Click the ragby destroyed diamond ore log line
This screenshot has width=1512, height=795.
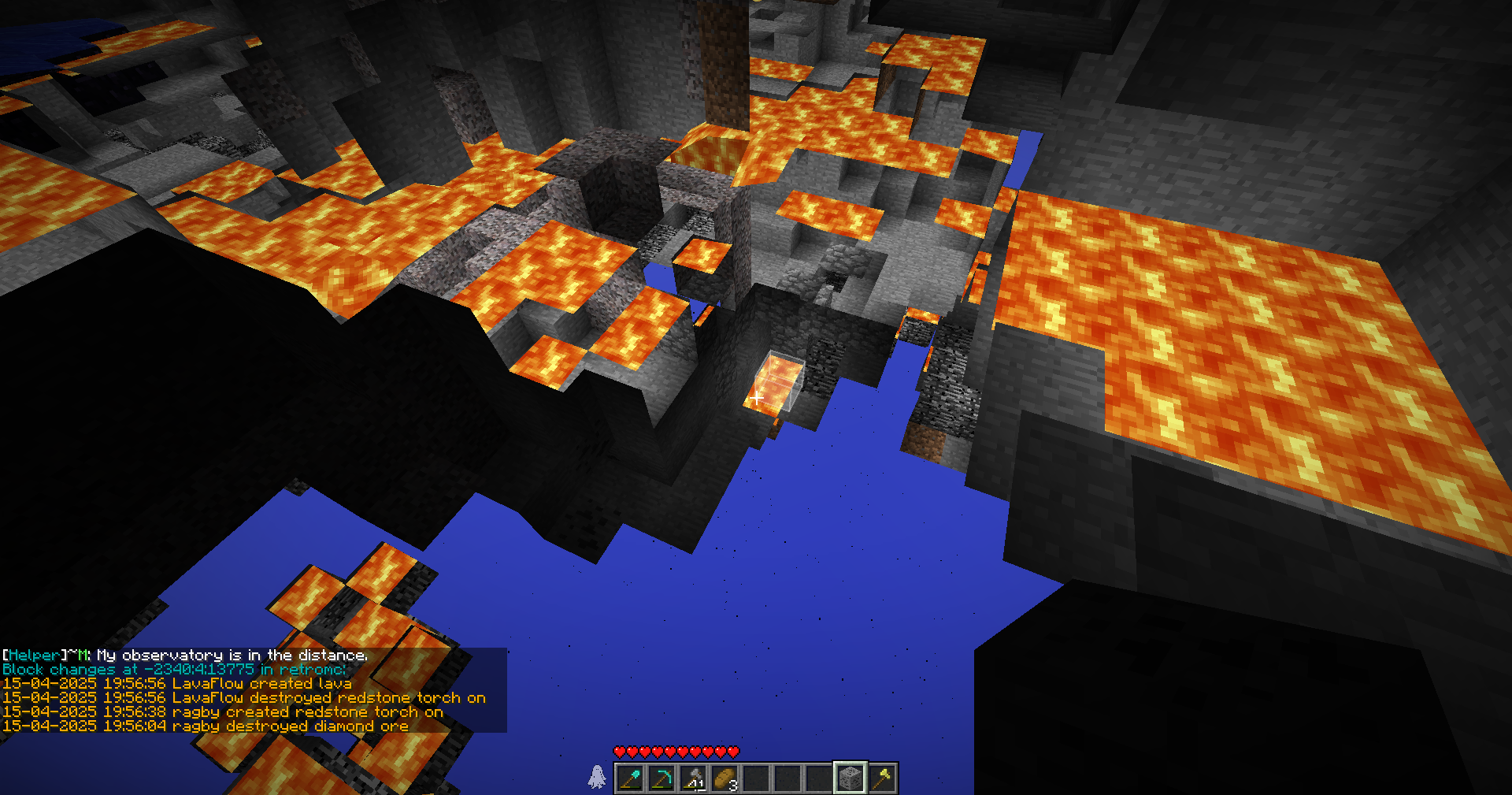click(x=205, y=726)
